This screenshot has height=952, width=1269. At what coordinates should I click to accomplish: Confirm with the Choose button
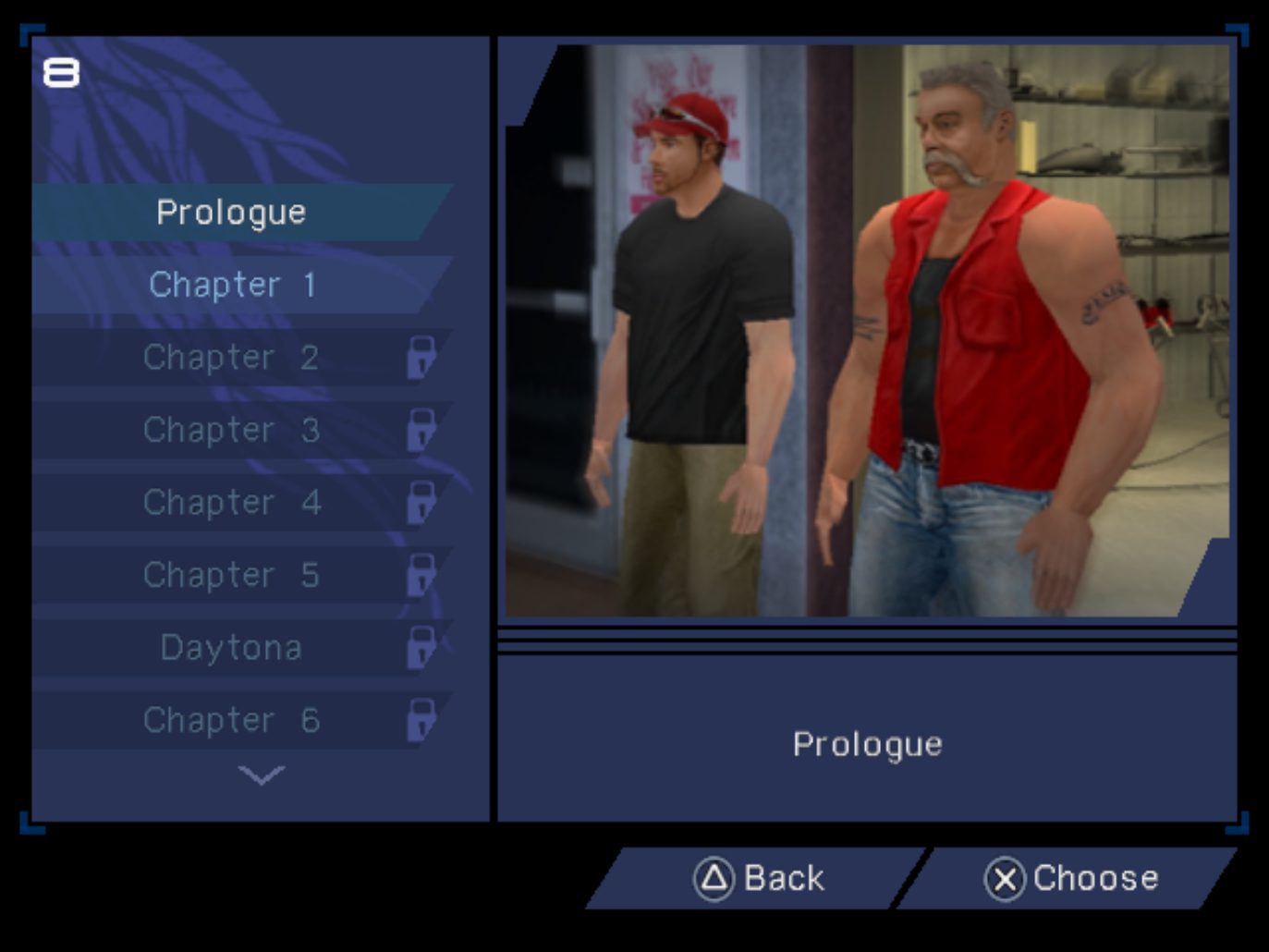1070,878
